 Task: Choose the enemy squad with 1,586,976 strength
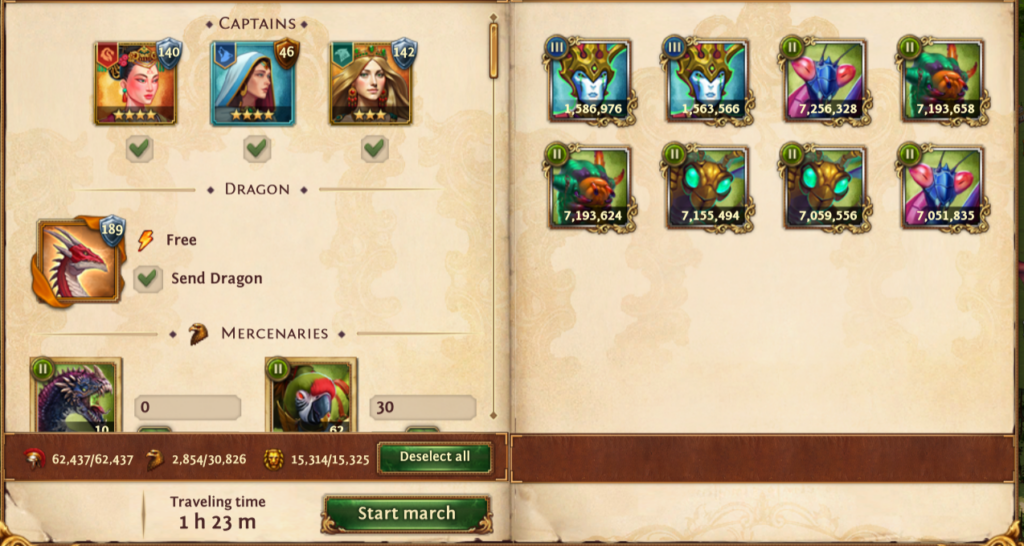[x=589, y=81]
